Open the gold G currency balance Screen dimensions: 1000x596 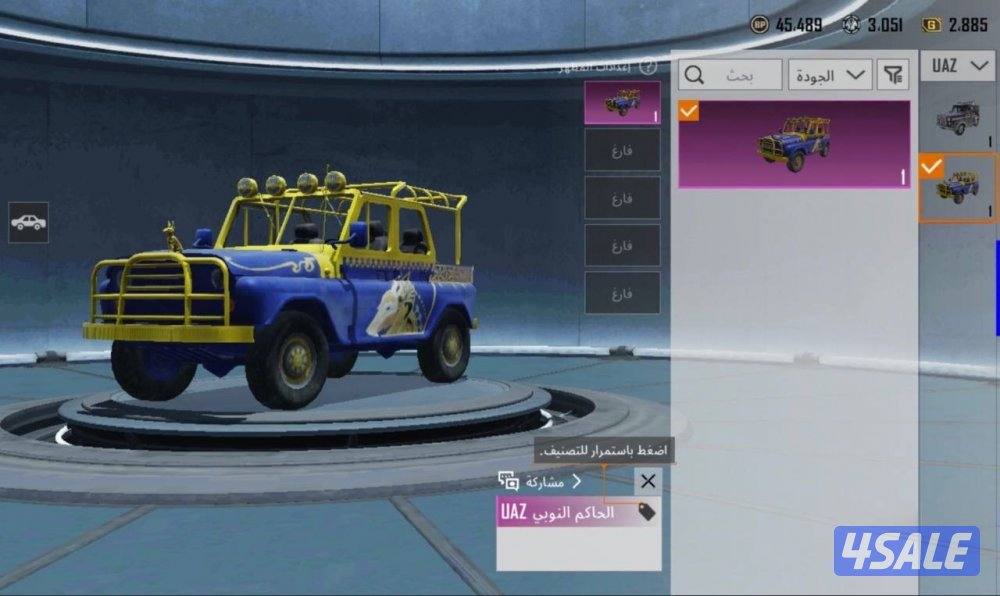point(954,25)
